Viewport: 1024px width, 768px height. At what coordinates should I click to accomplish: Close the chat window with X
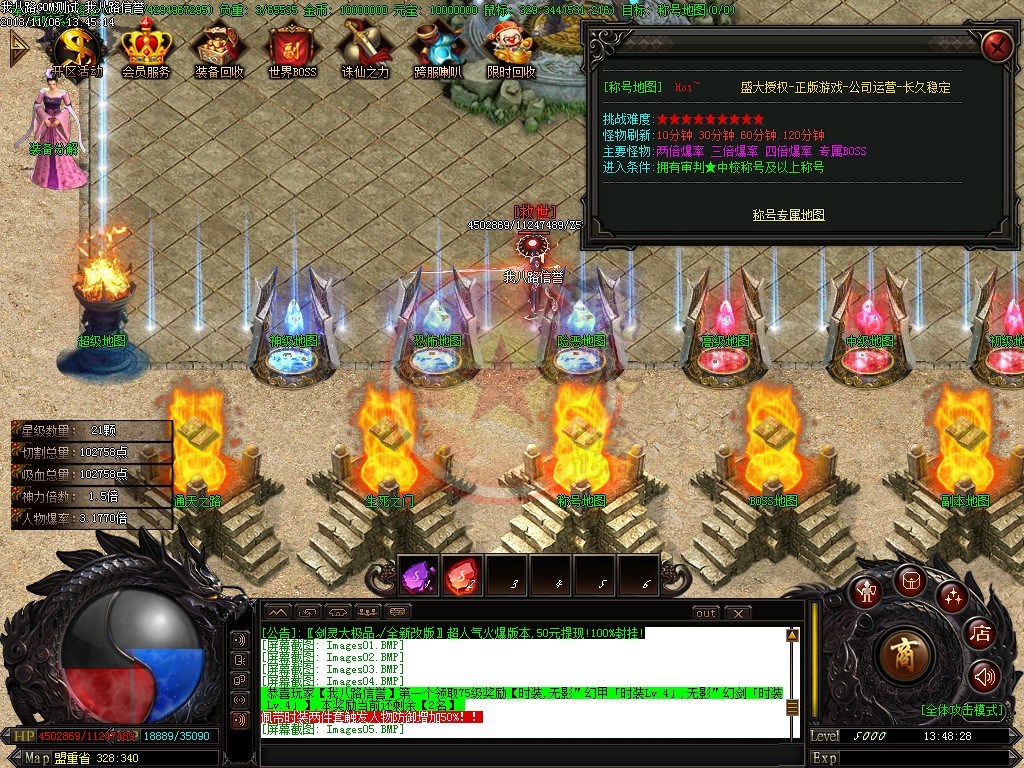(x=738, y=612)
